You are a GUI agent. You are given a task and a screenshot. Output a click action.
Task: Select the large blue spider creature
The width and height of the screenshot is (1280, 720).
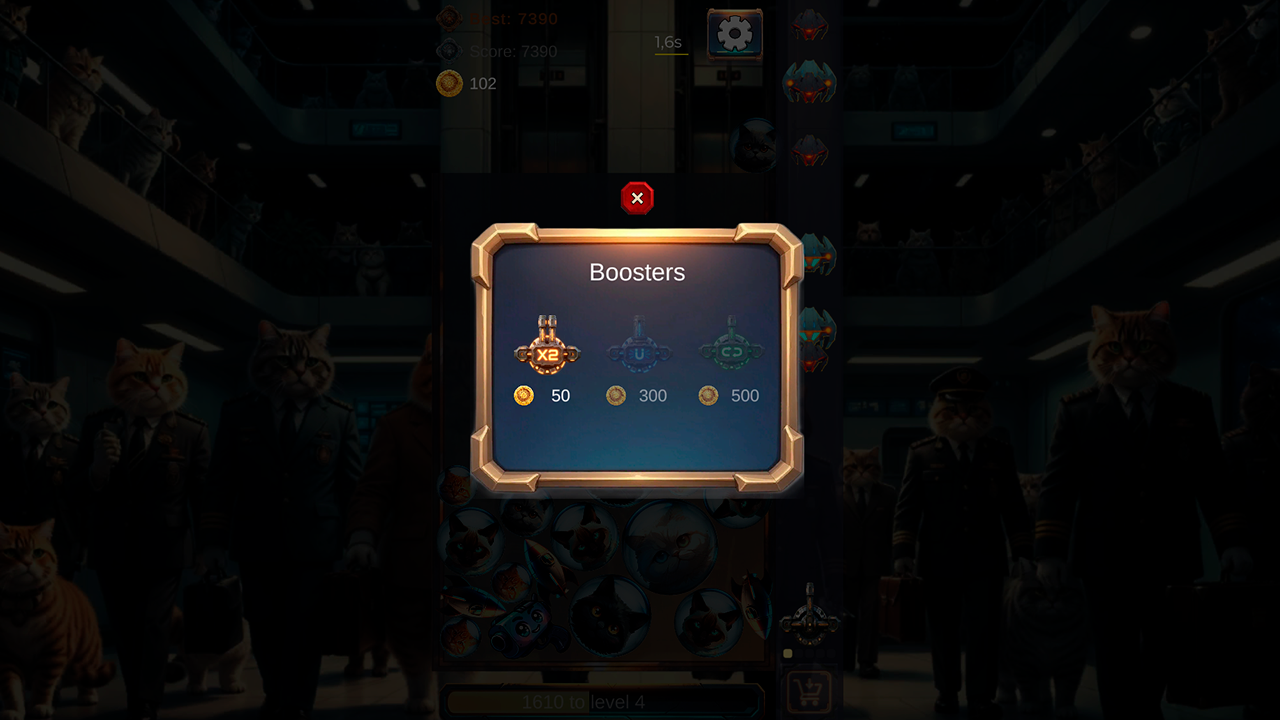[810, 83]
